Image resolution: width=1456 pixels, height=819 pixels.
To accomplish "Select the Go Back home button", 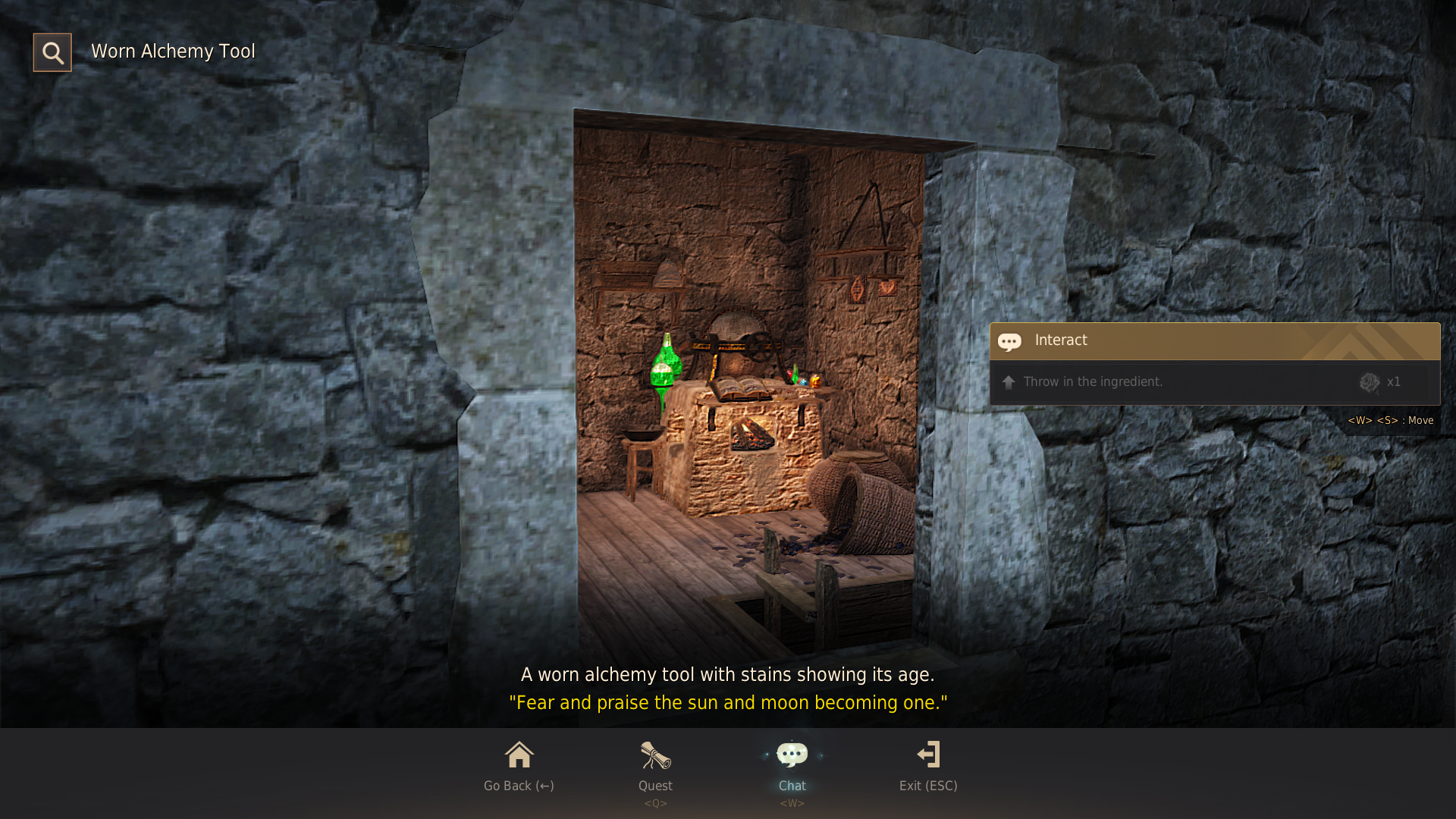I will click(x=519, y=764).
